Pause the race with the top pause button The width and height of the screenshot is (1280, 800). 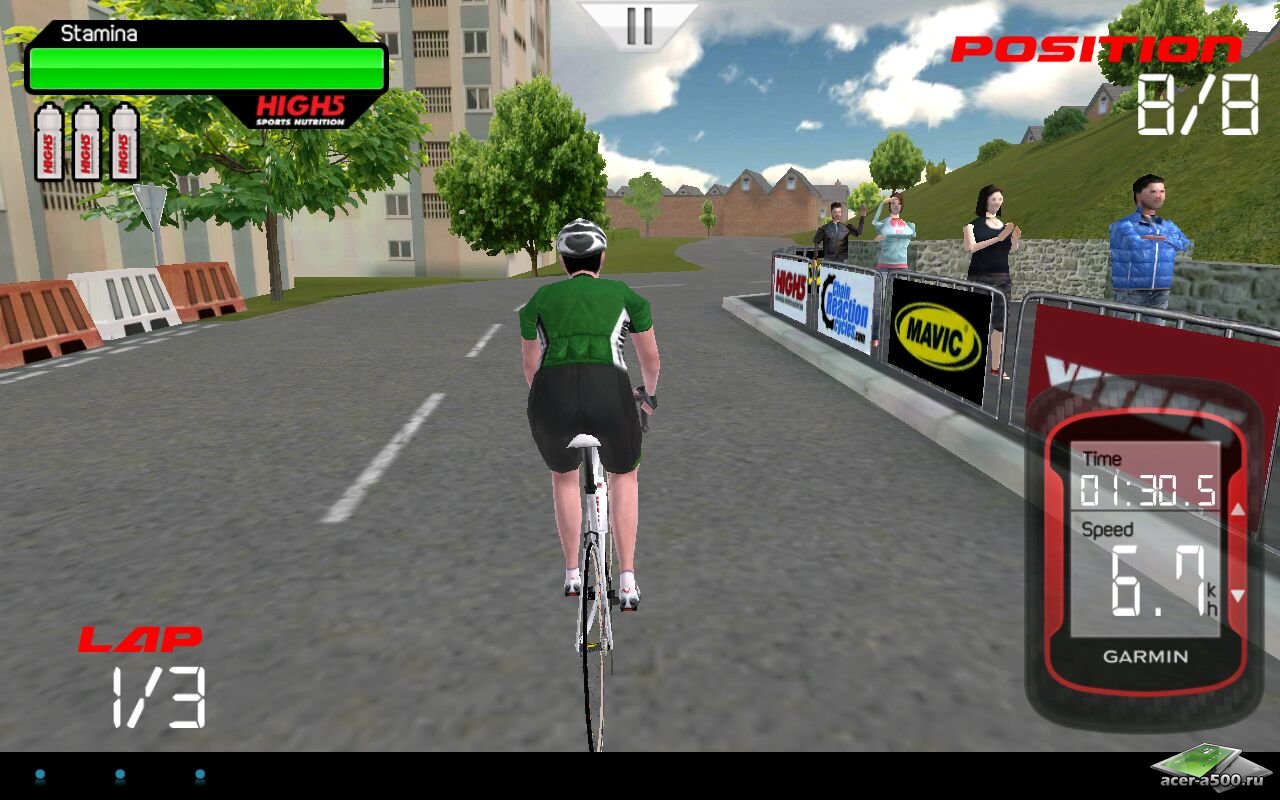(x=639, y=25)
